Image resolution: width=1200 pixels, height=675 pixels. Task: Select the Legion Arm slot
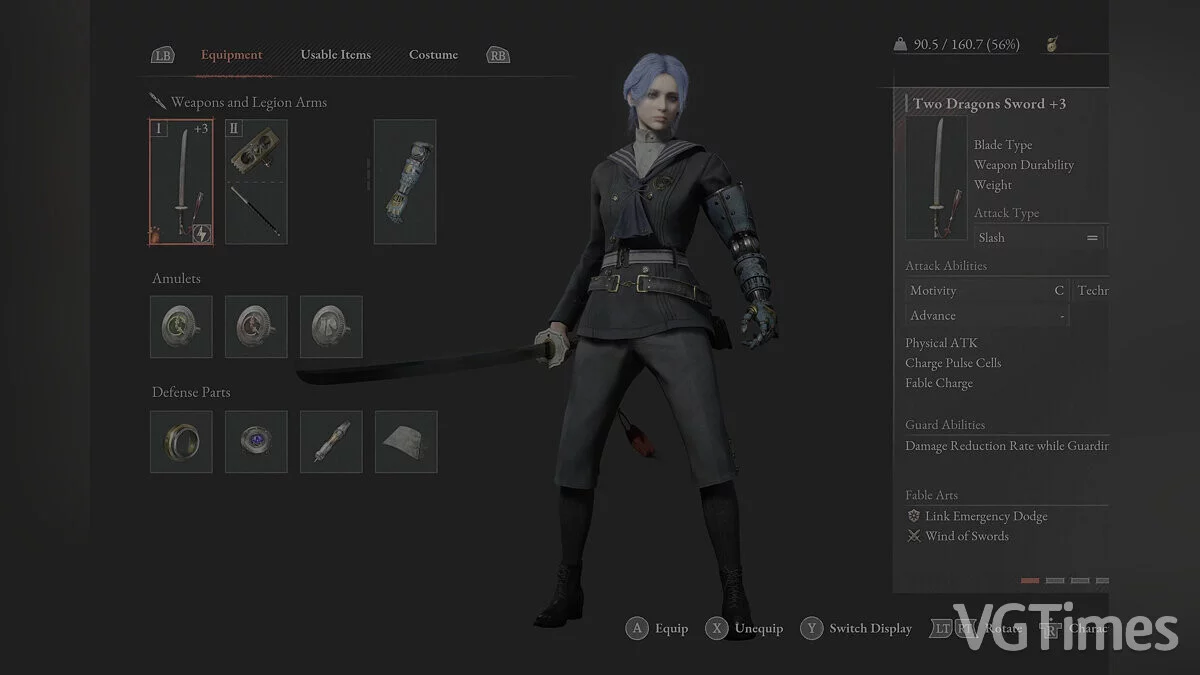click(x=405, y=181)
